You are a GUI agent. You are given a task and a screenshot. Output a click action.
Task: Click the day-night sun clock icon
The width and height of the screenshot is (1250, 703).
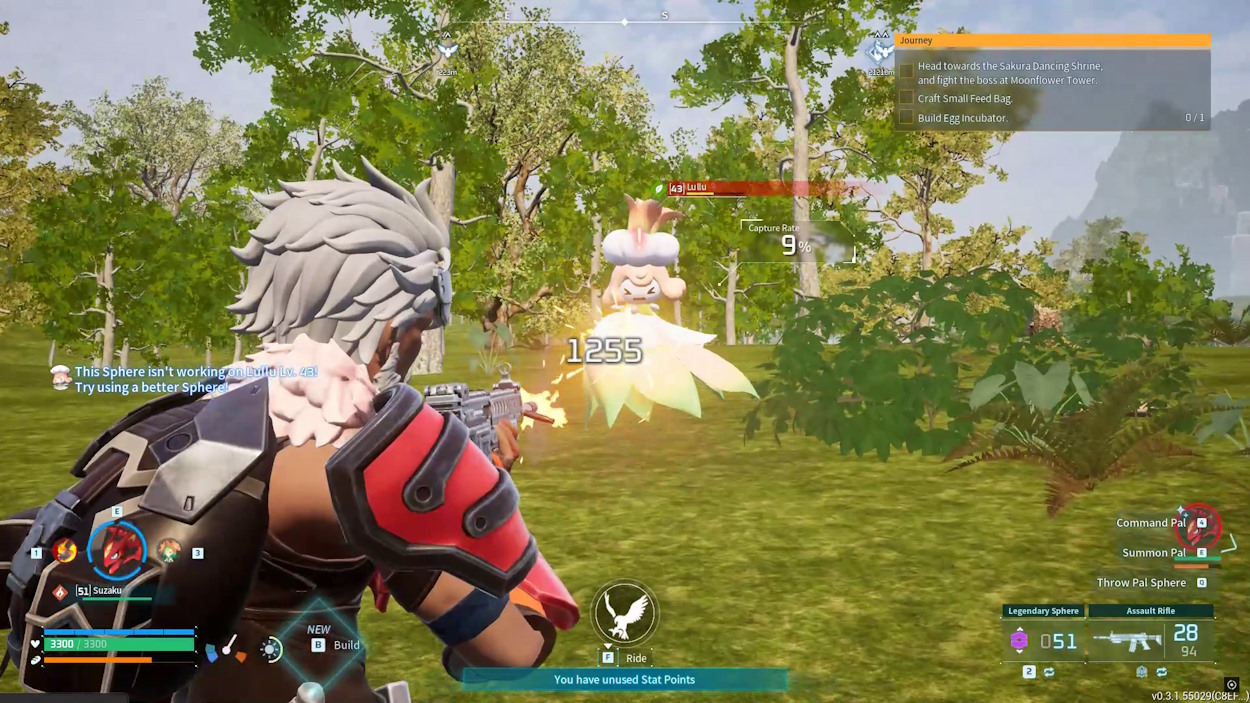click(x=271, y=650)
